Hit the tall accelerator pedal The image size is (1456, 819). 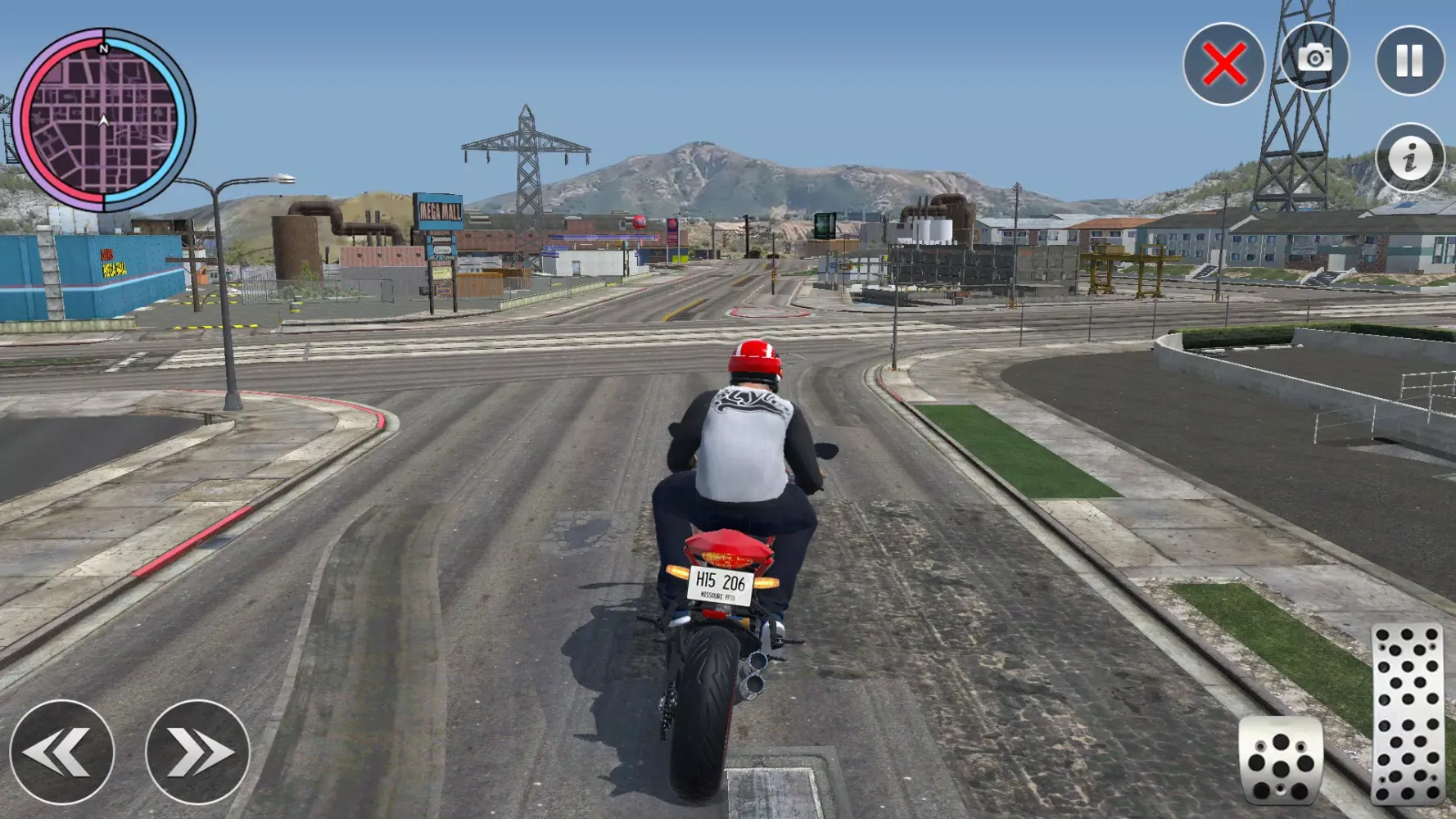pyautogui.click(x=1408, y=714)
